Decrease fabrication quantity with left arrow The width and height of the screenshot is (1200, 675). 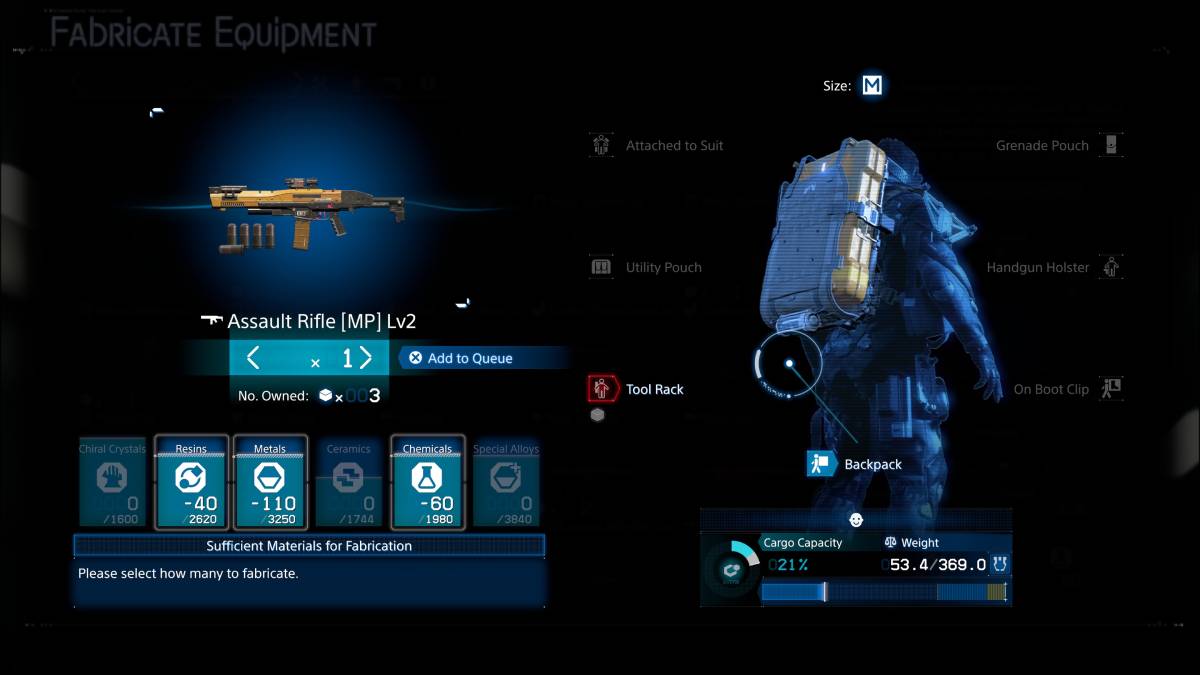point(253,358)
